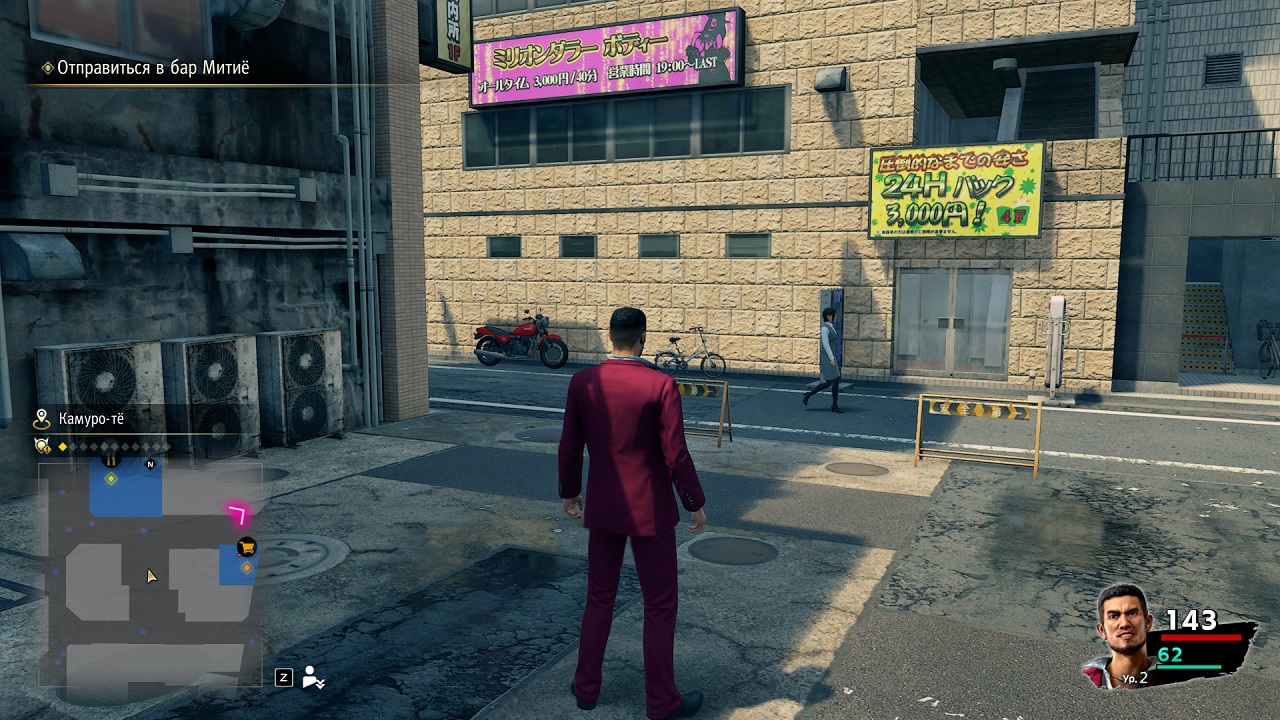Select the restaurant marker on the minimap
The height and width of the screenshot is (720, 1280).
[111, 459]
